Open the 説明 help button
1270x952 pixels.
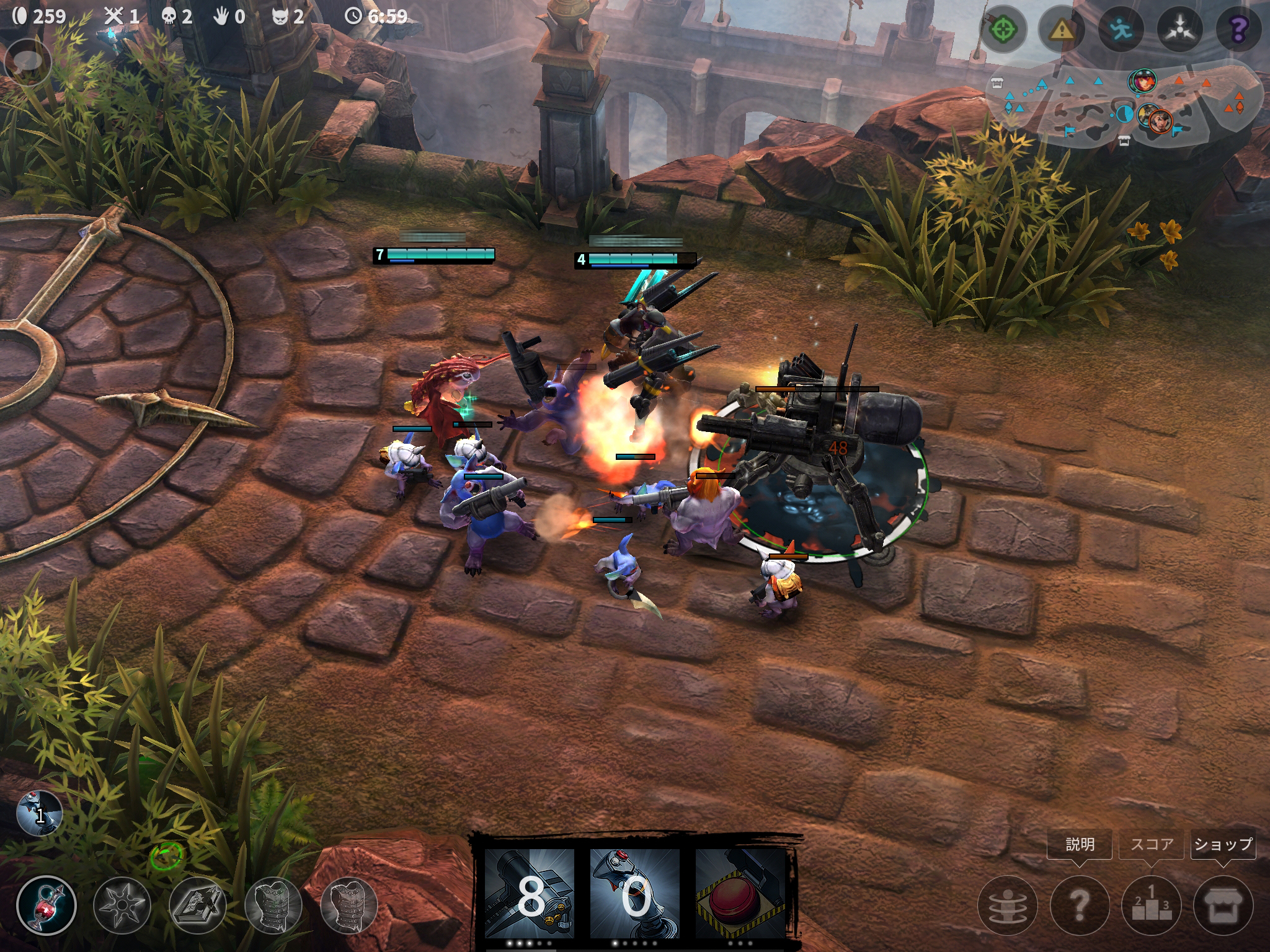(1079, 906)
